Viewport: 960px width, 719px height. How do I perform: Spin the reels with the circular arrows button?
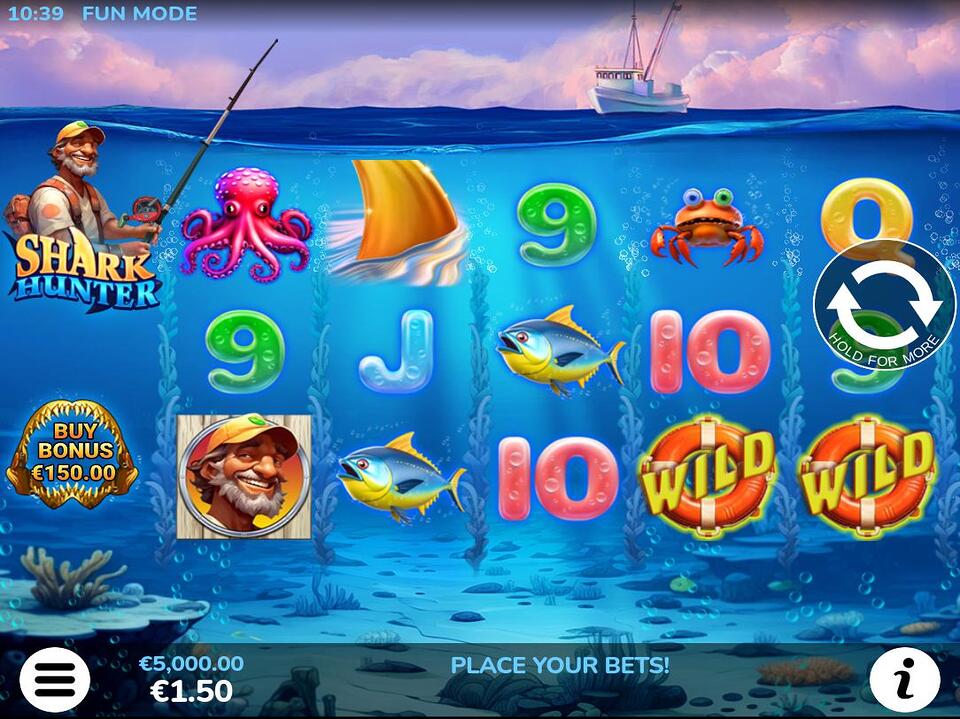(x=884, y=305)
